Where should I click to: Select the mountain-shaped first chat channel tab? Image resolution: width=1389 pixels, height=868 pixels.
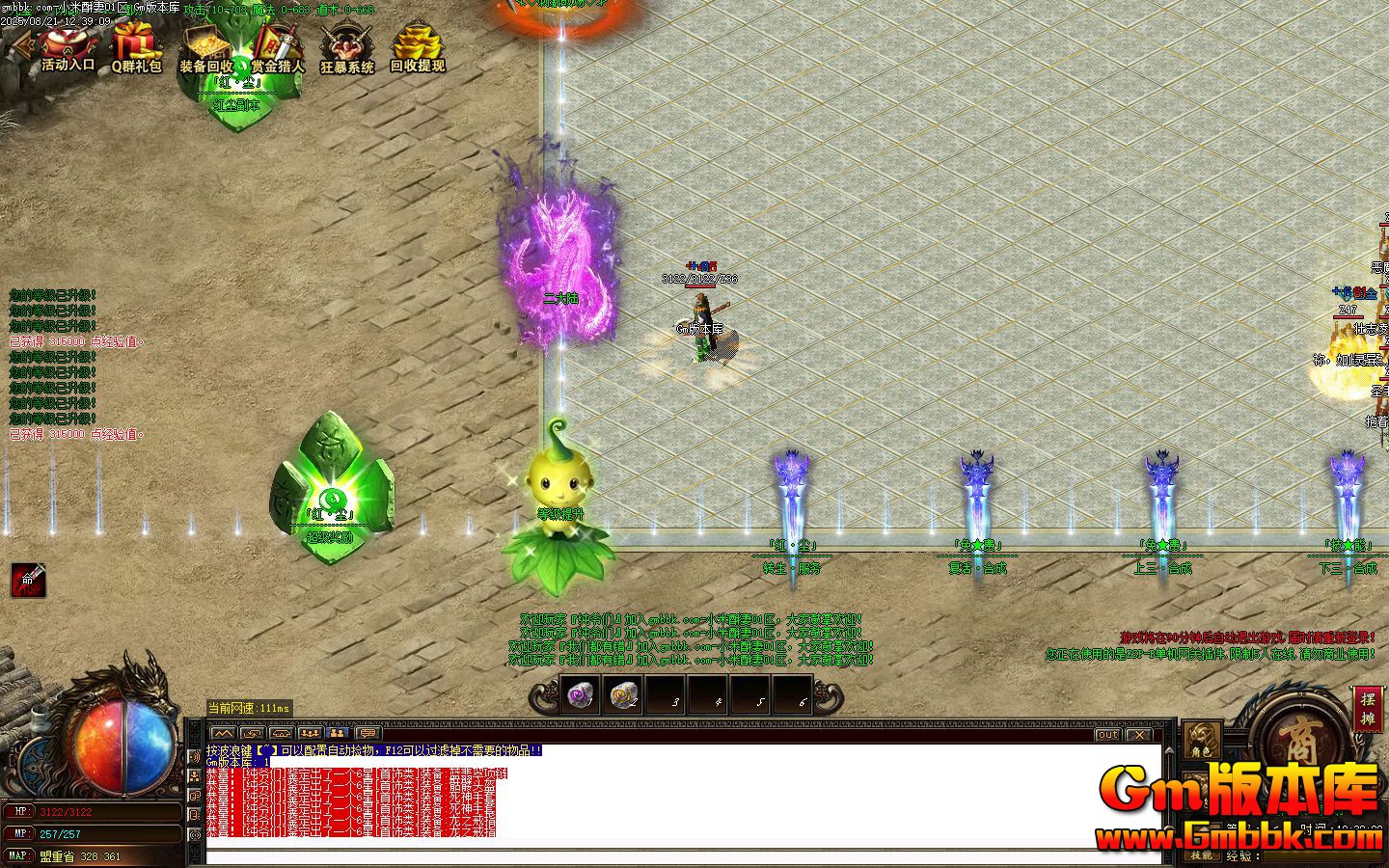point(223,735)
